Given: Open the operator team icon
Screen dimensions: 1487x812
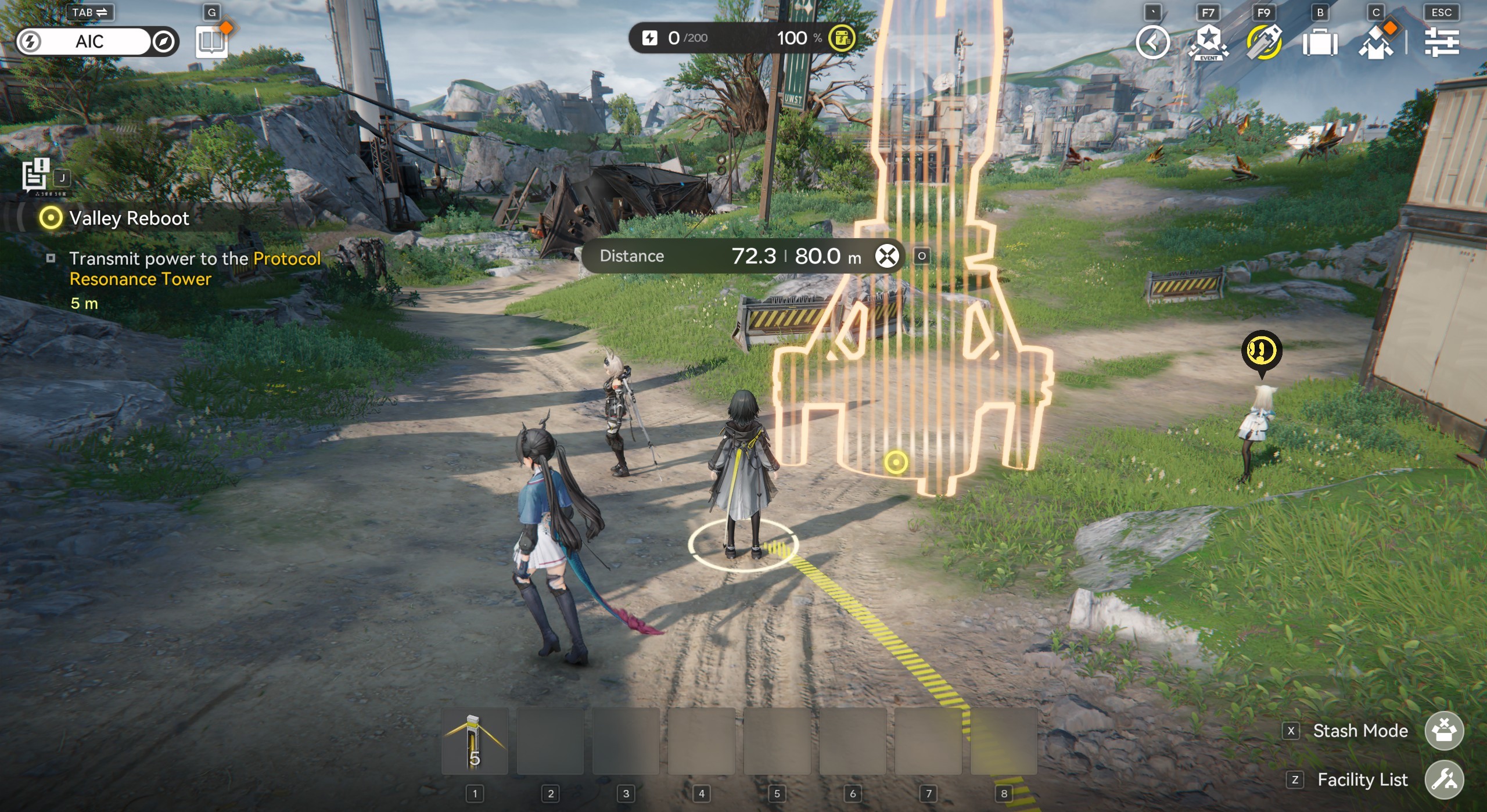Looking at the screenshot, I should click(1375, 43).
